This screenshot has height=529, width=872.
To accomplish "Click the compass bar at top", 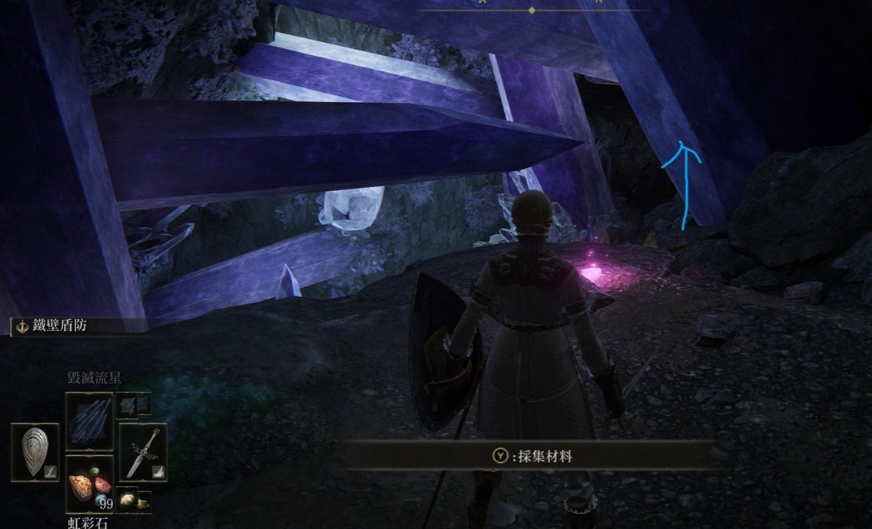I will pyautogui.click(x=531, y=9).
